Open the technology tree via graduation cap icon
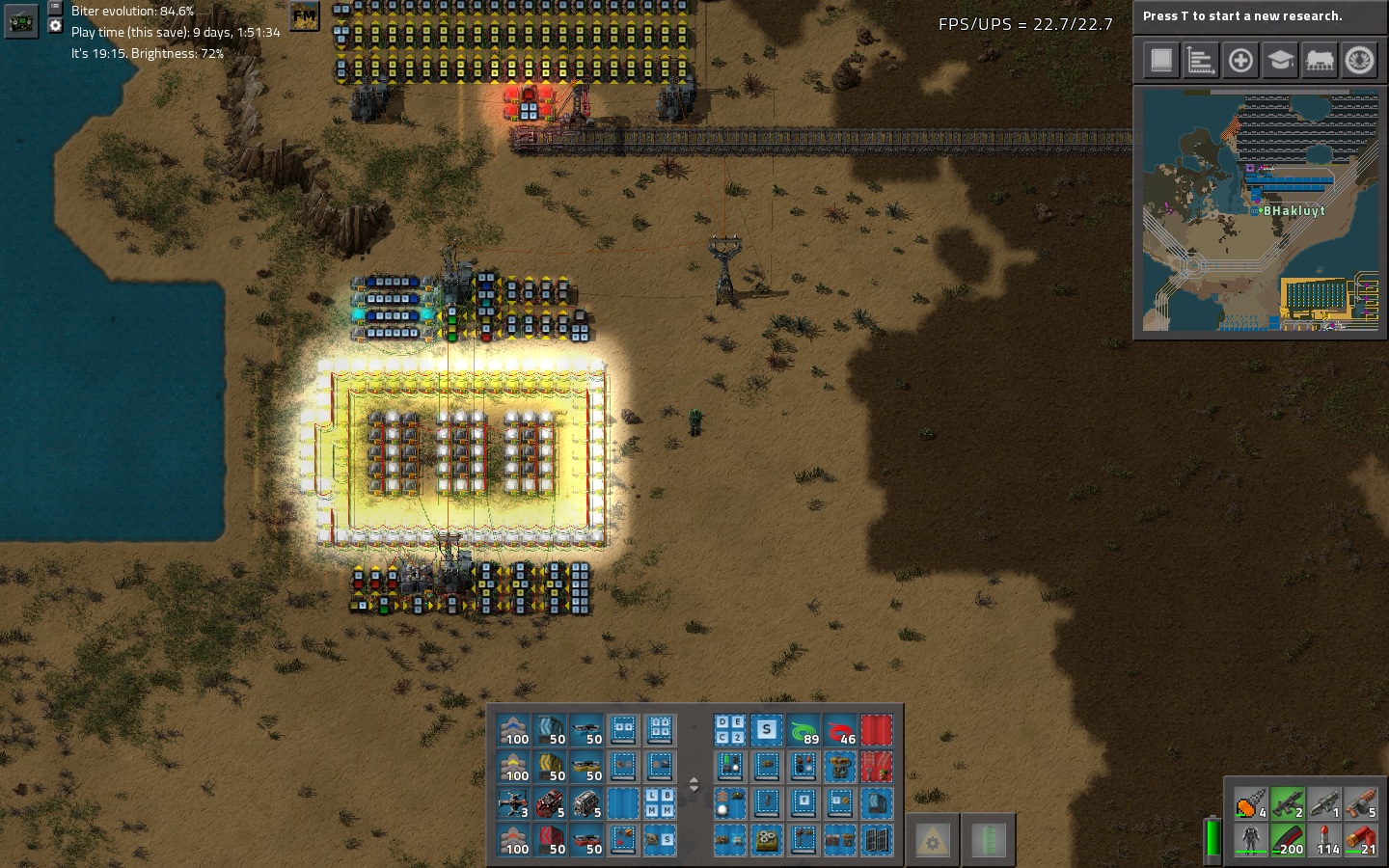This screenshot has height=868, width=1389. (x=1279, y=60)
